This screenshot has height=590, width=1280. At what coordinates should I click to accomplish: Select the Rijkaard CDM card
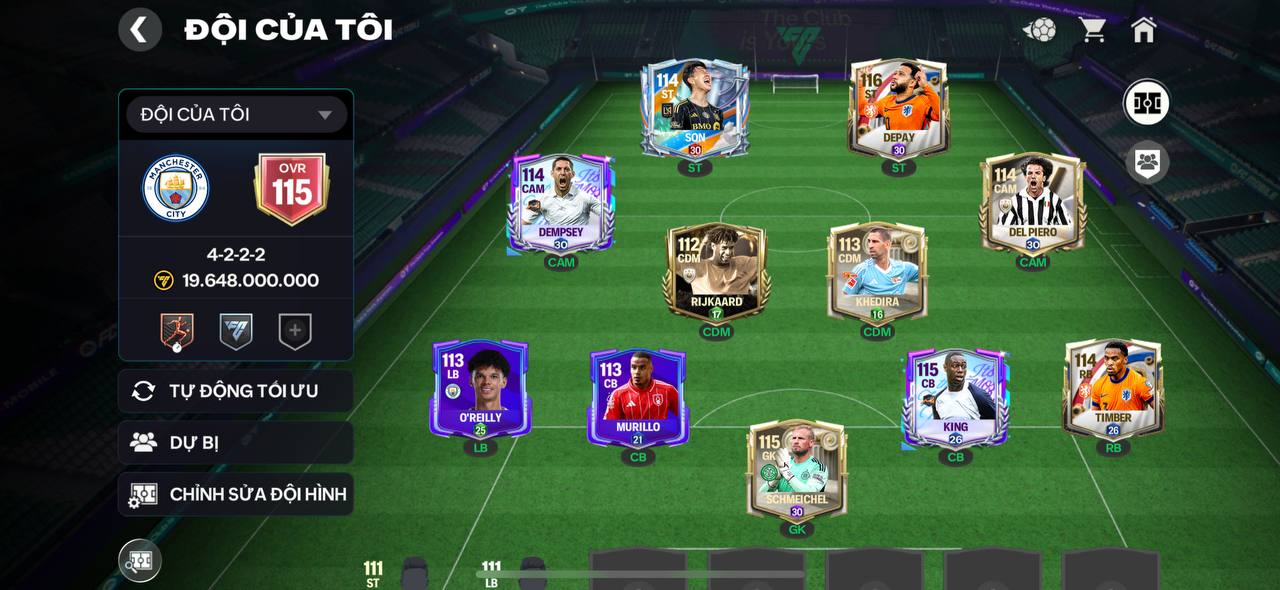click(x=716, y=272)
